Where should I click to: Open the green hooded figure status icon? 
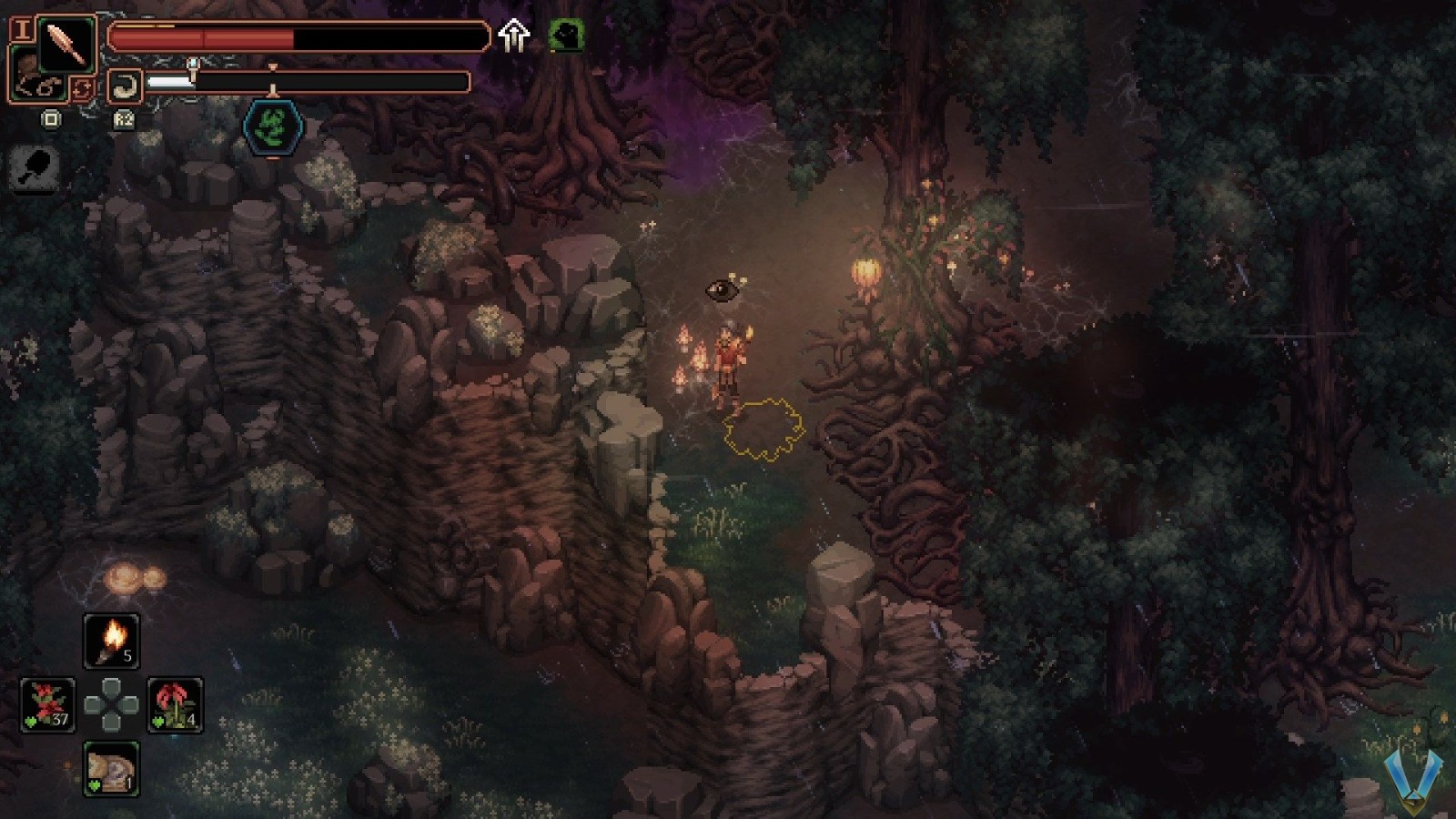[x=565, y=36]
